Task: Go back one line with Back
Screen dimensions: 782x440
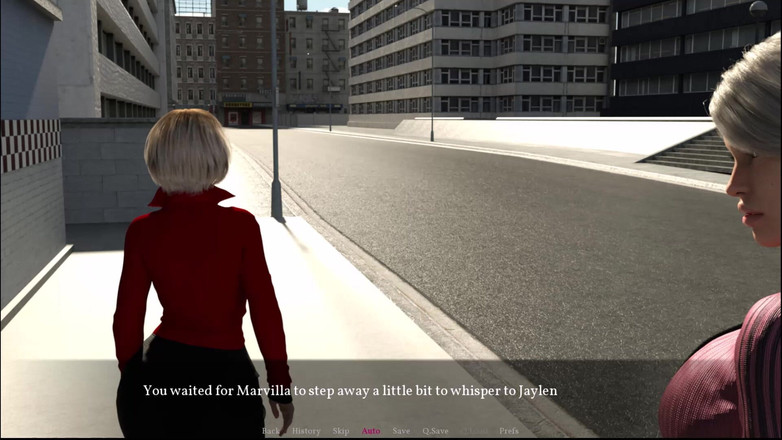Action: point(270,431)
